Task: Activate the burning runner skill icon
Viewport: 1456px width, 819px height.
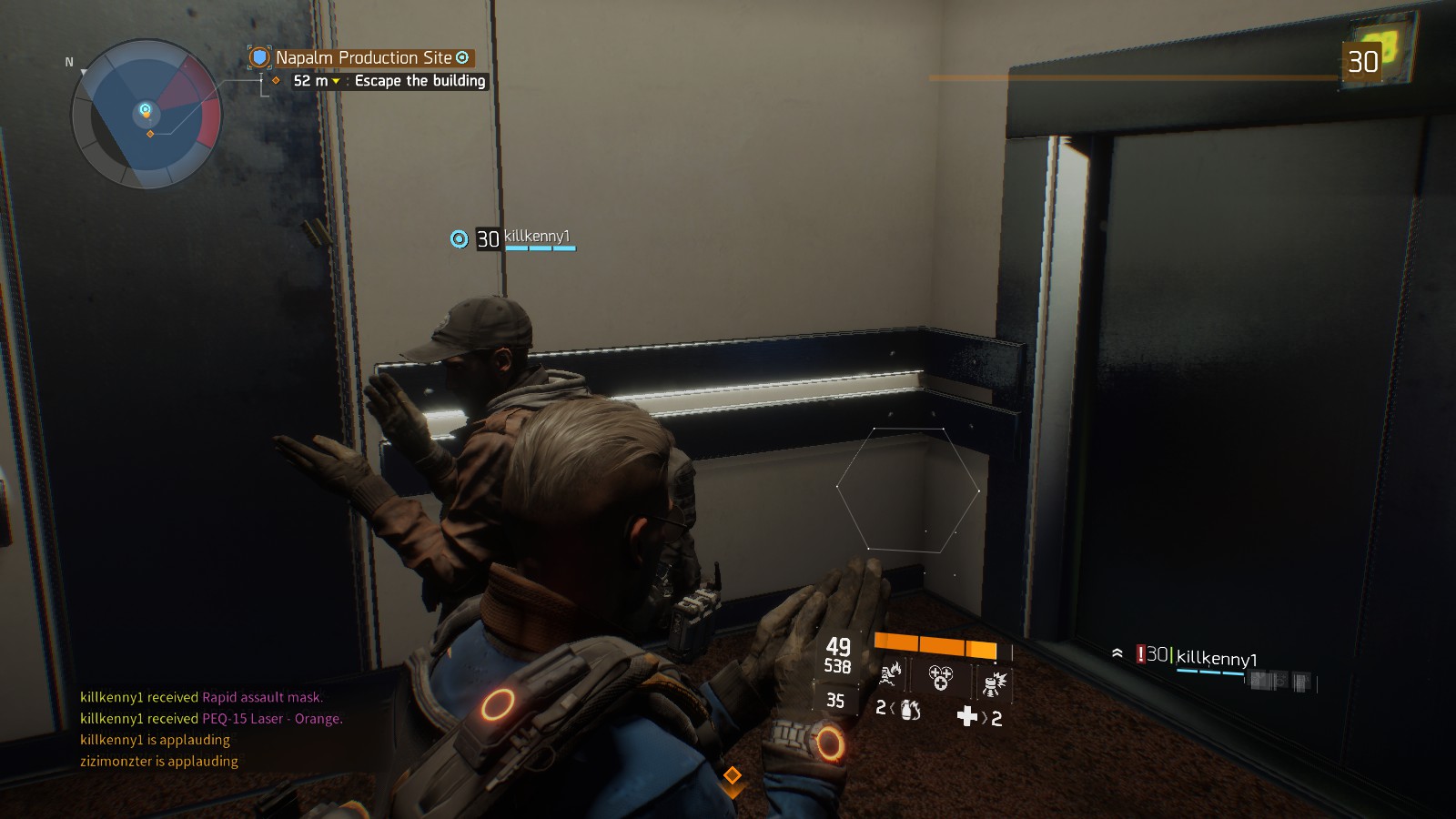Action: [x=891, y=675]
